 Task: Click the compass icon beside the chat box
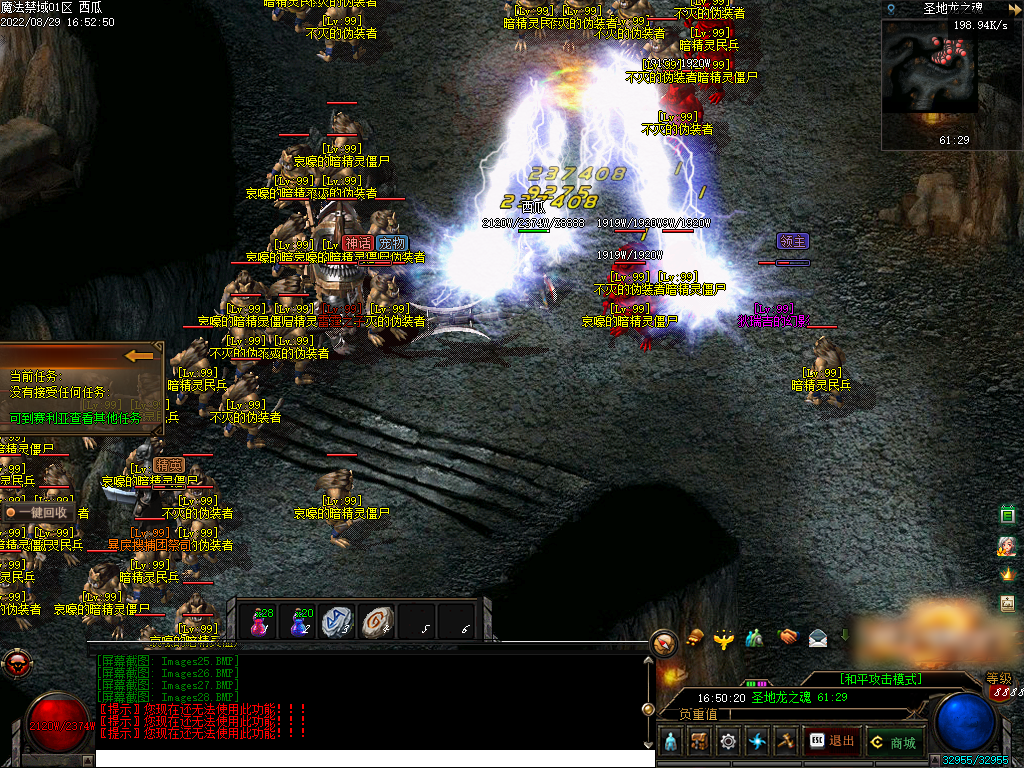(664, 644)
